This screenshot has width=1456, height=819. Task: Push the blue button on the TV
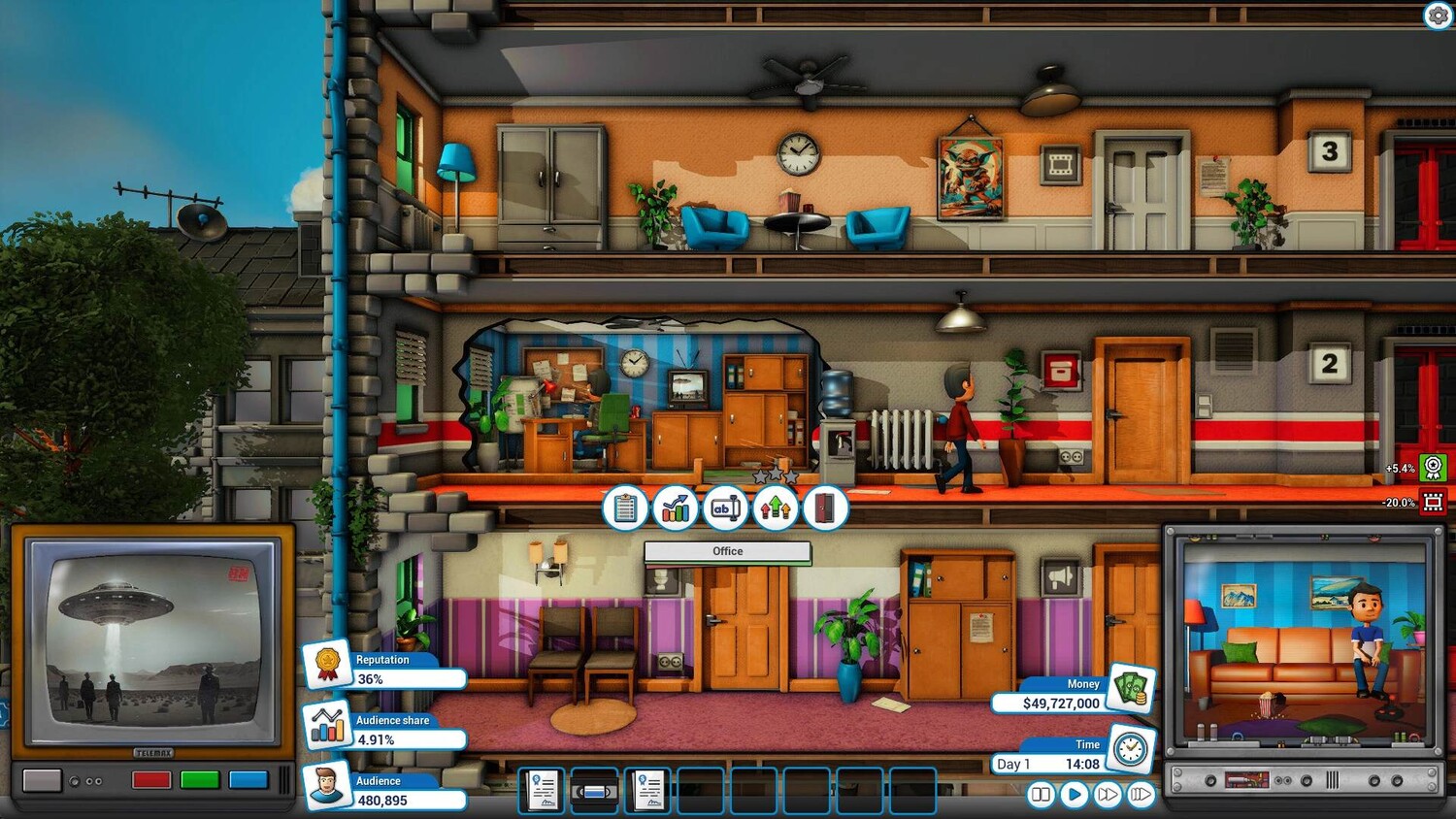[248, 780]
